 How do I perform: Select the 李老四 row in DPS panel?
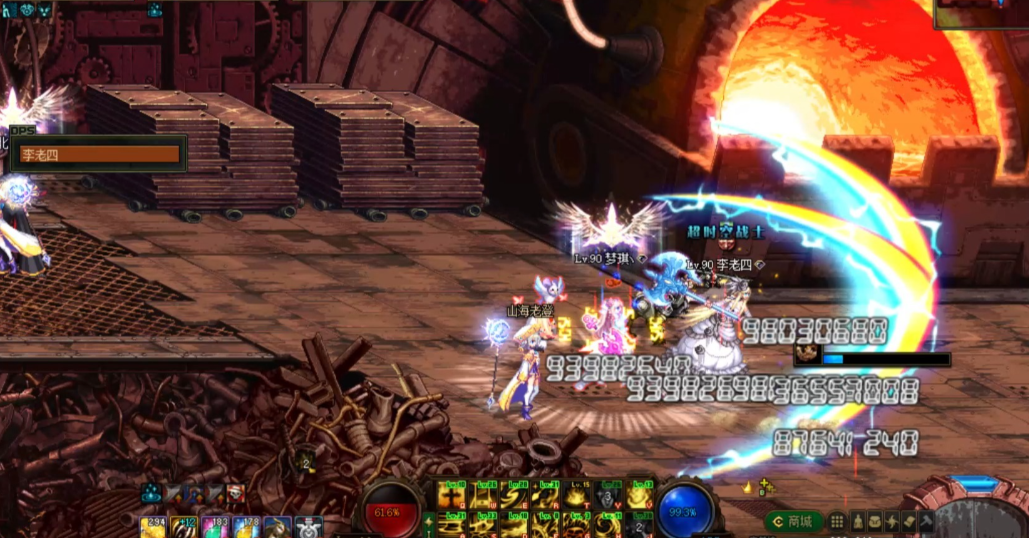point(99,155)
